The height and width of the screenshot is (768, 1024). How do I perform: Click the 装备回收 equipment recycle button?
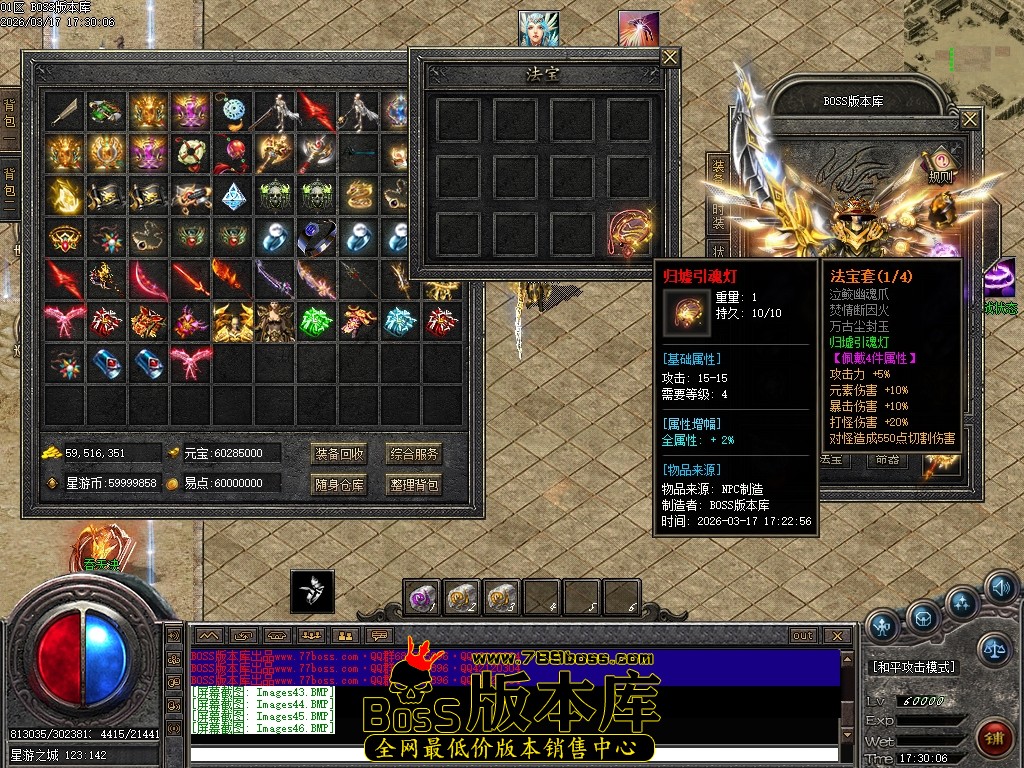coord(340,454)
